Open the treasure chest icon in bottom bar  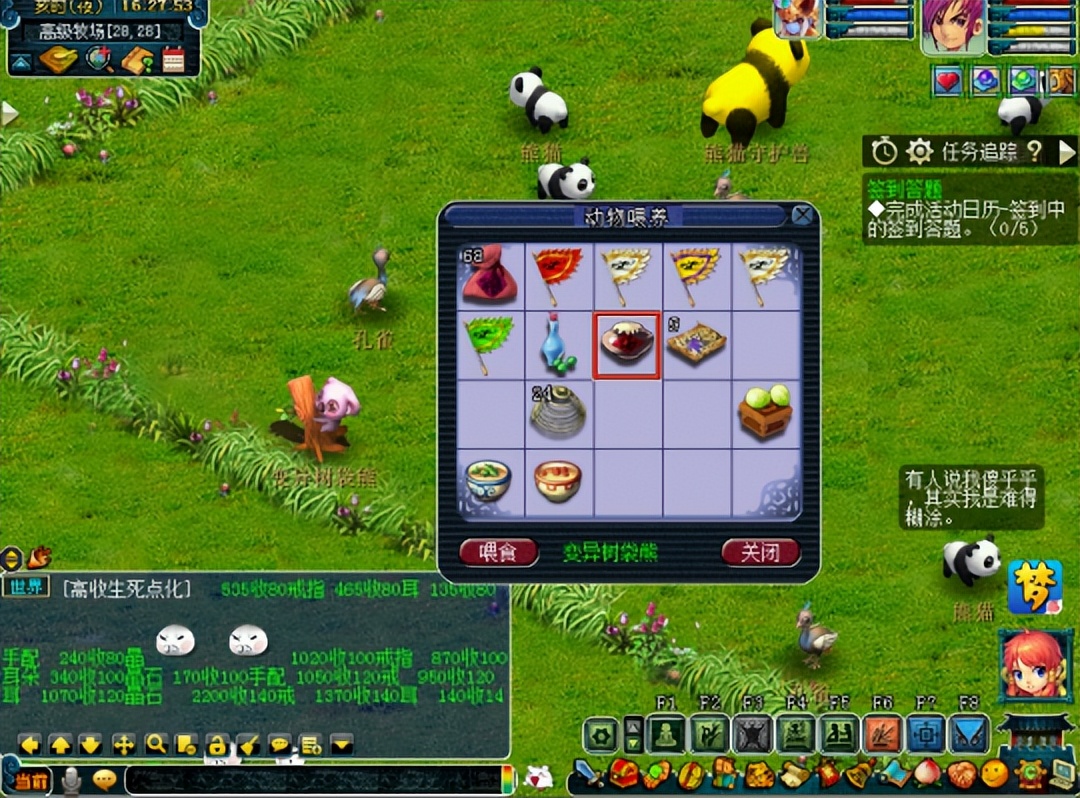pyautogui.click(x=625, y=775)
